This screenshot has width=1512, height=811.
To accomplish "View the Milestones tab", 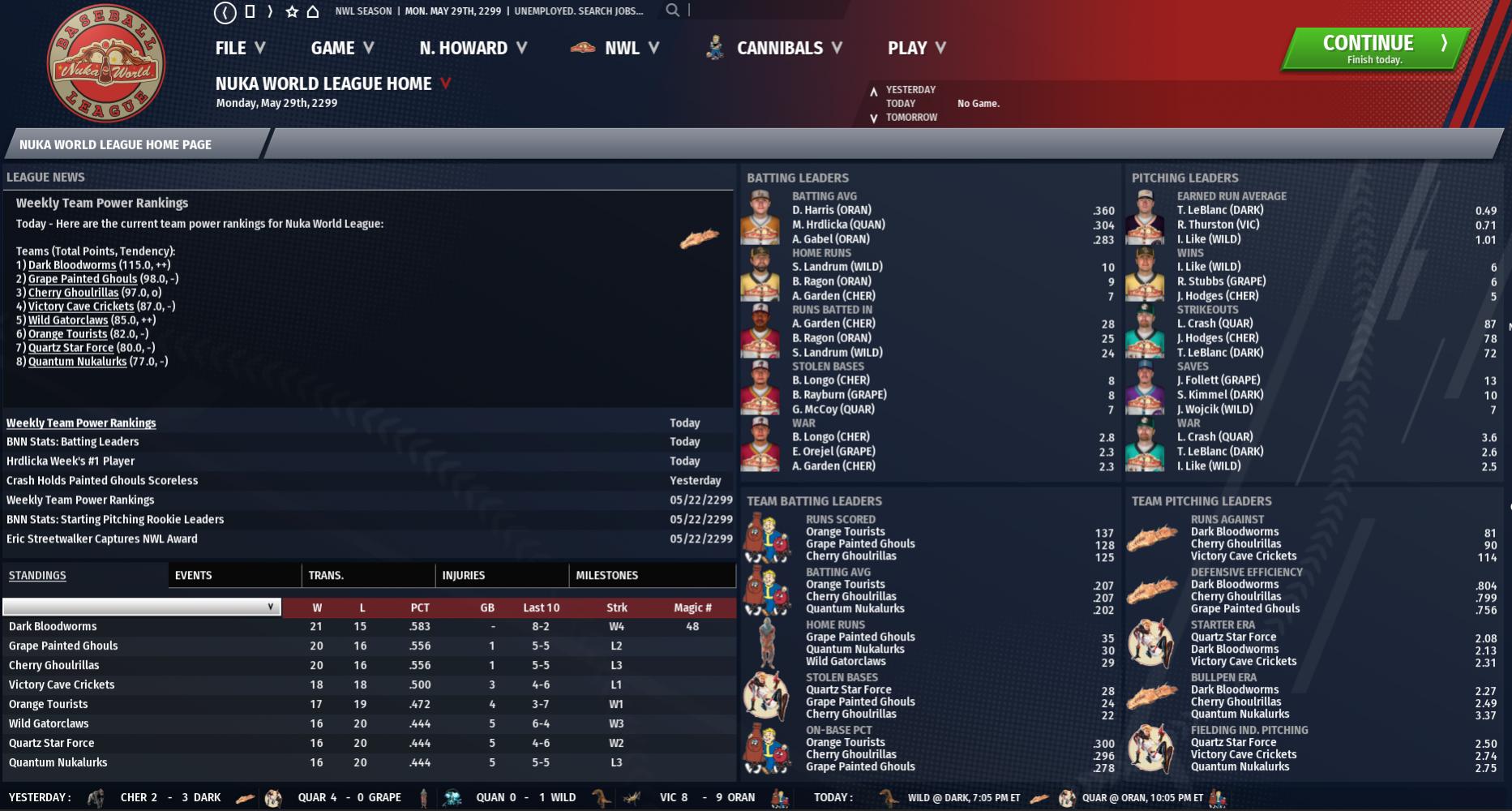I will click(607, 576).
